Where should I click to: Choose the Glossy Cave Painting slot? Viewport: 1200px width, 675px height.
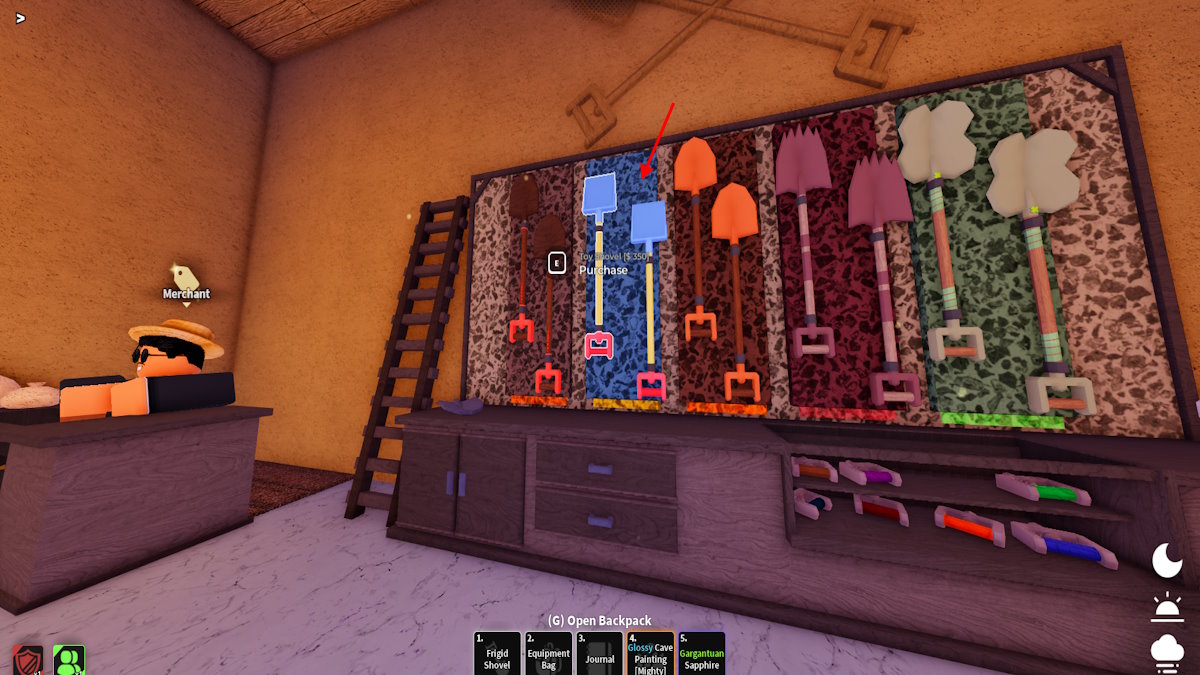[x=650, y=653]
